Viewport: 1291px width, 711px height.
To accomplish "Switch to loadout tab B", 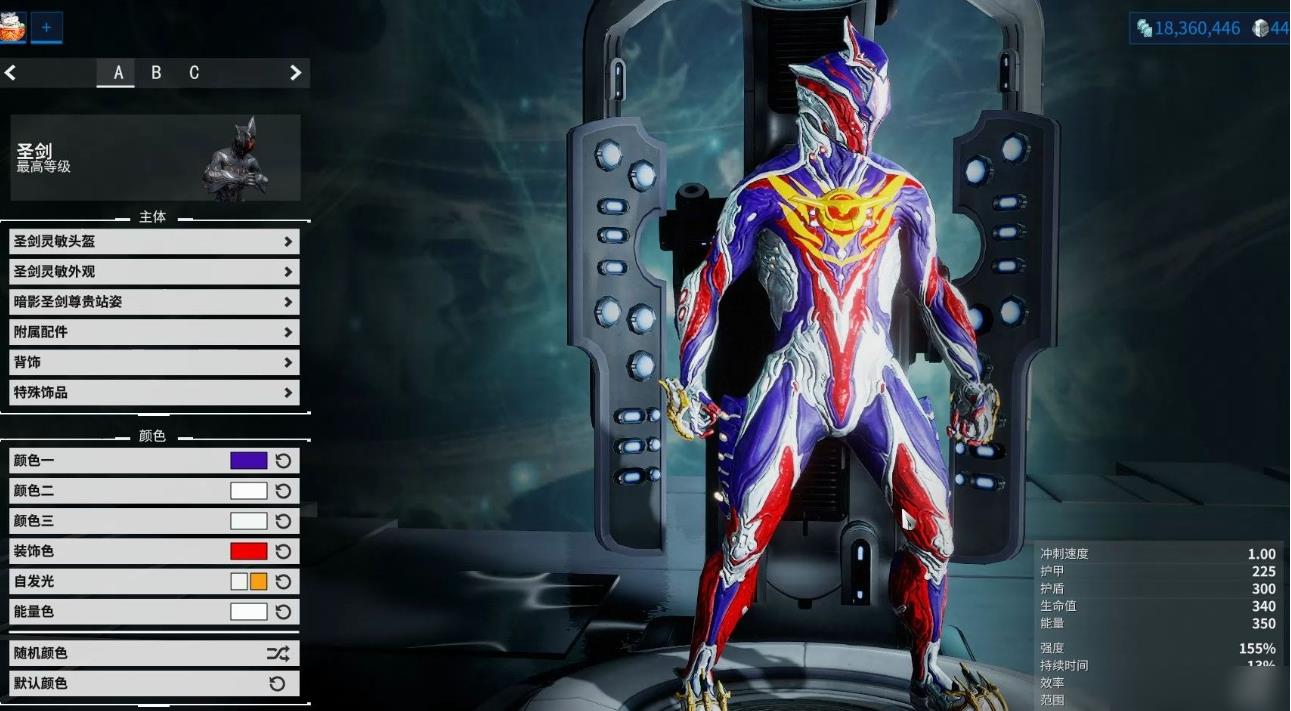I will pos(156,73).
